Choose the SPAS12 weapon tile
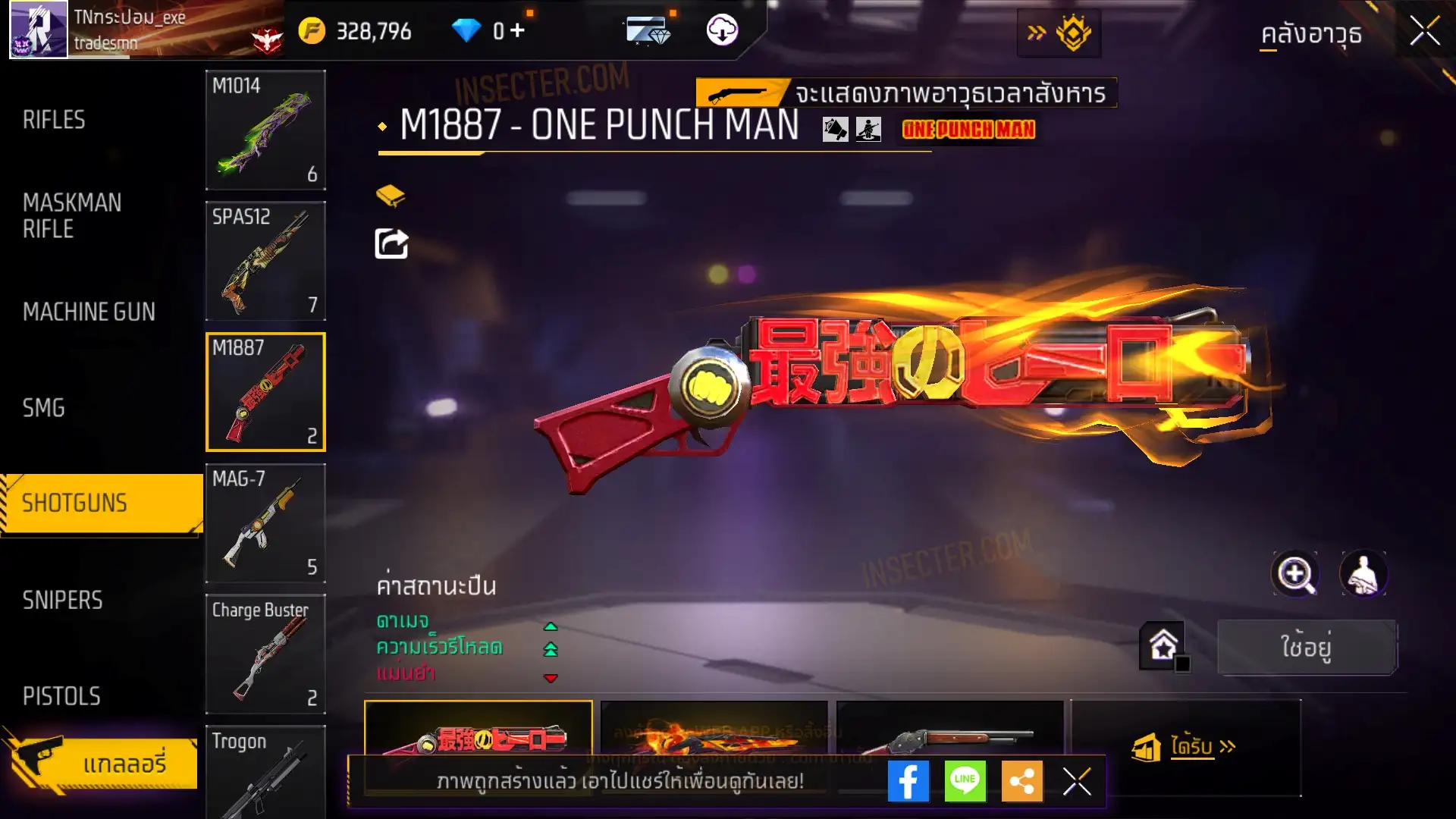This screenshot has height=819, width=1456. 265,261
